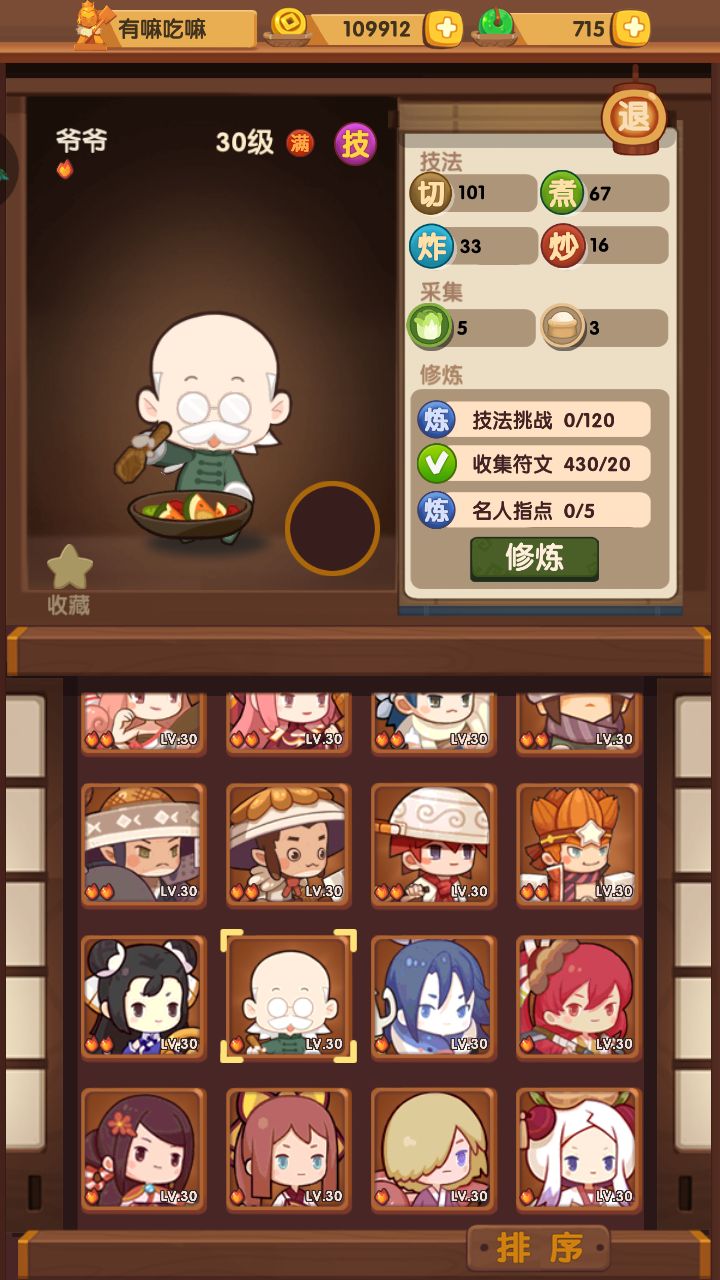Select the black-haired twin-bun chef portrait
Image resolution: width=720 pixels, height=1280 pixels.
143,996
